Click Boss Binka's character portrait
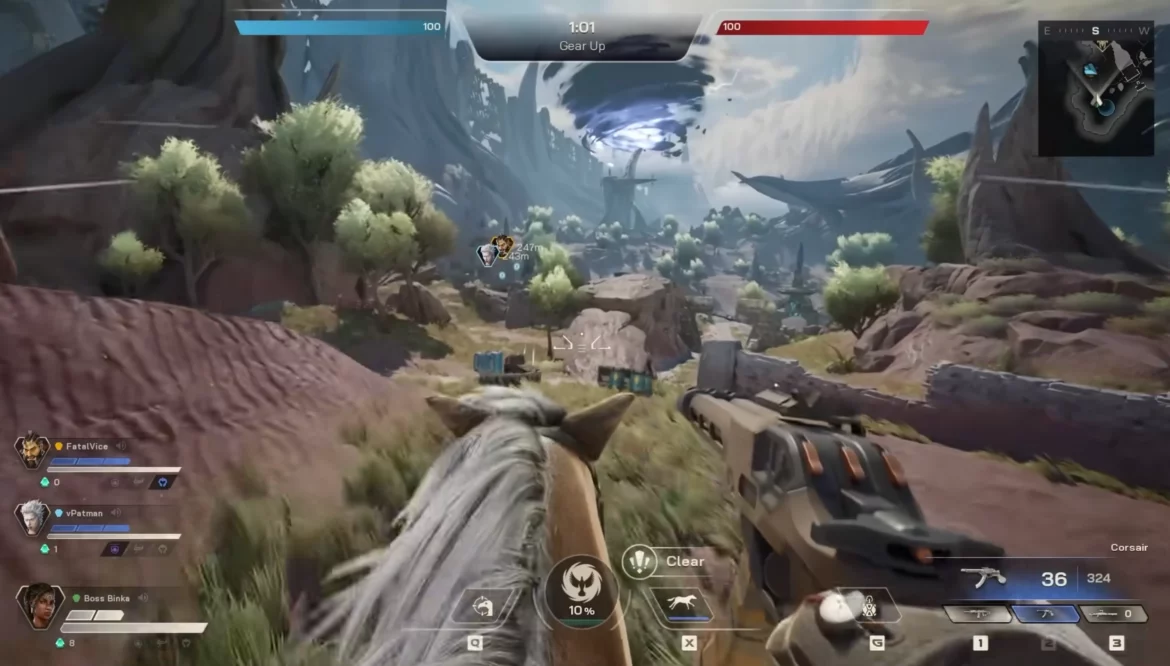The width and height of the screenshot is (1170, 666). (x=39, y=606)
